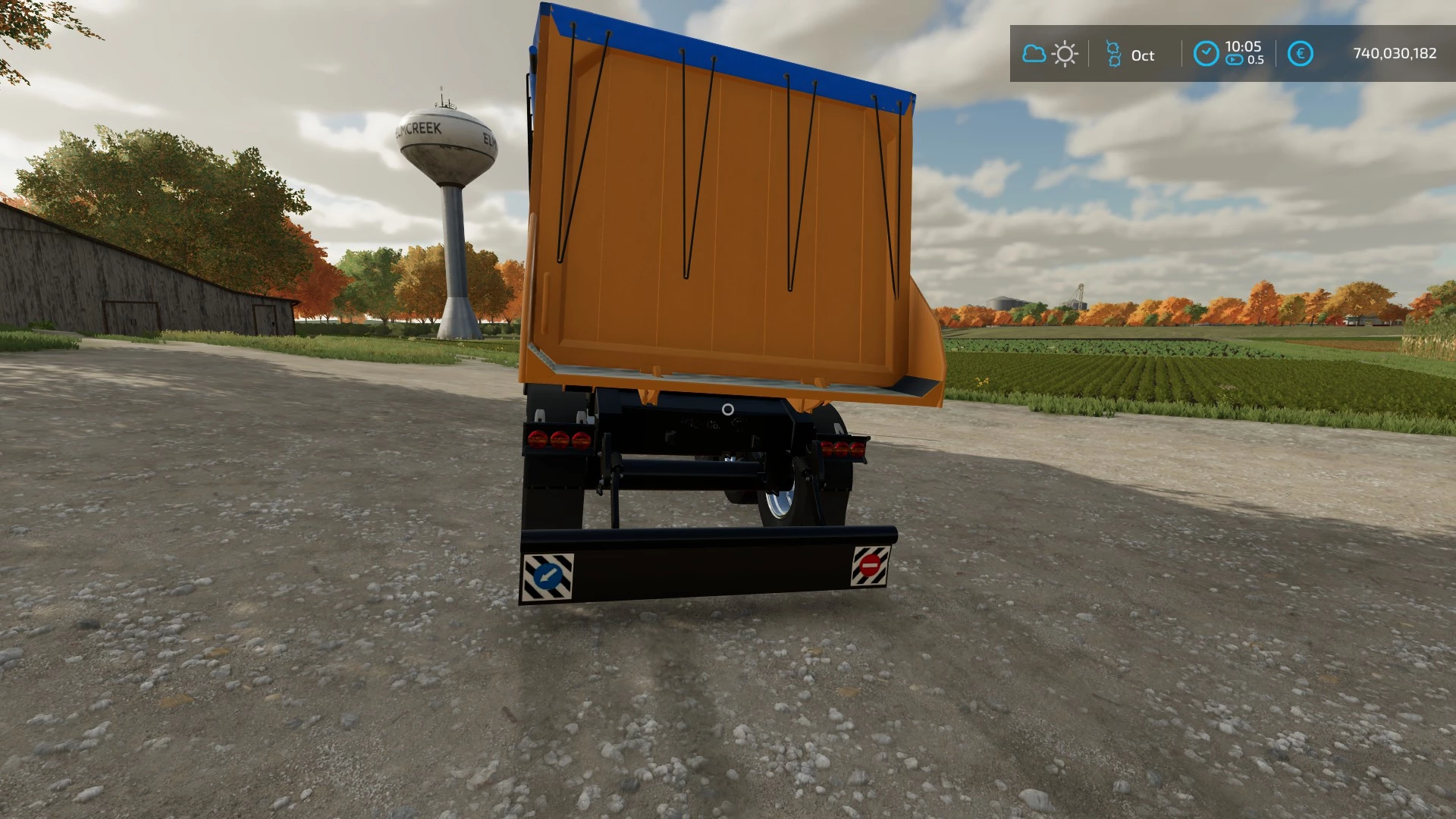Image resolution: width=1456 pixels, height=819 pixels.
Task: Click the 740,030,182 money balance
Action: point(1395,54)
